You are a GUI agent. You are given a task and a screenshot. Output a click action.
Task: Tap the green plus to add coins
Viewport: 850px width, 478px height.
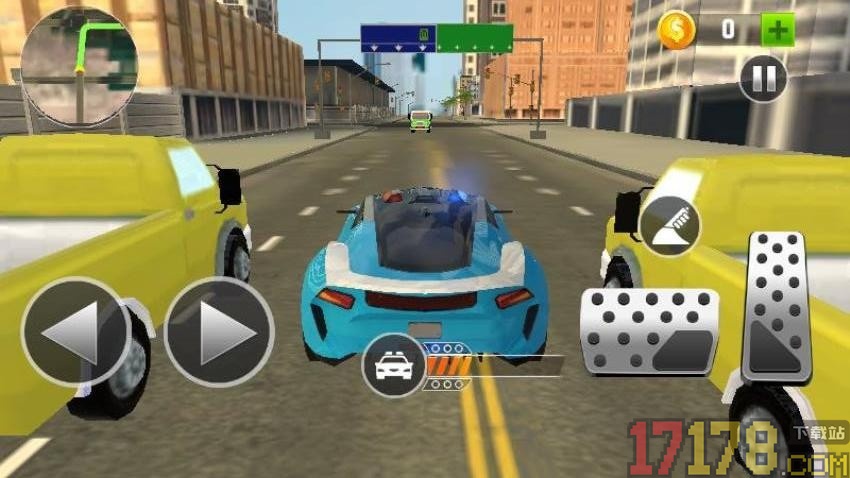[777, 29]
